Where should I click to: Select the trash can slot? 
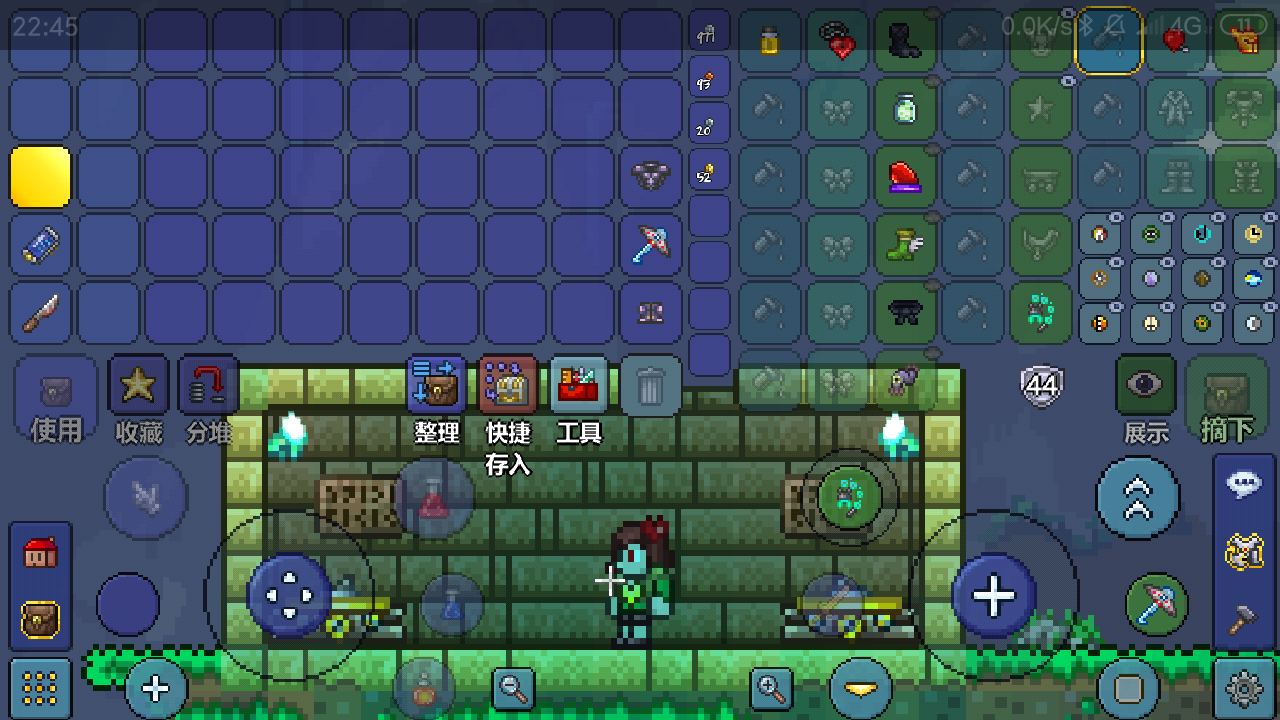[650, 385]
